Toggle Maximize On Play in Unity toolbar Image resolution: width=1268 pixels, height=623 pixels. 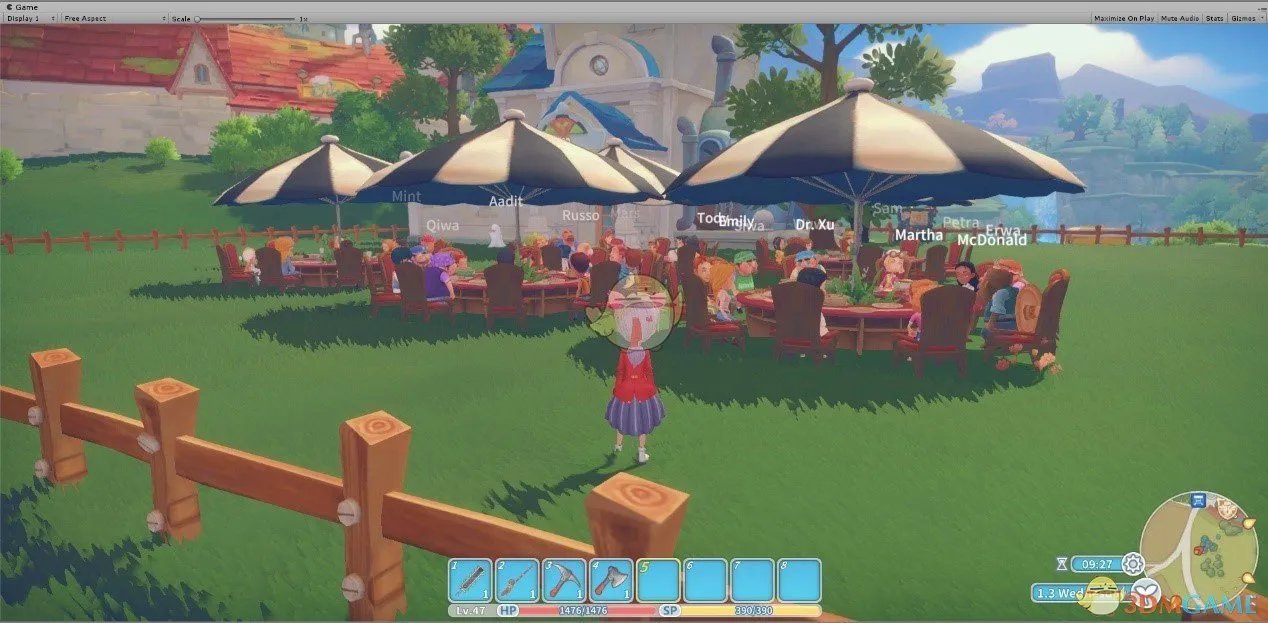(1124, 18)
